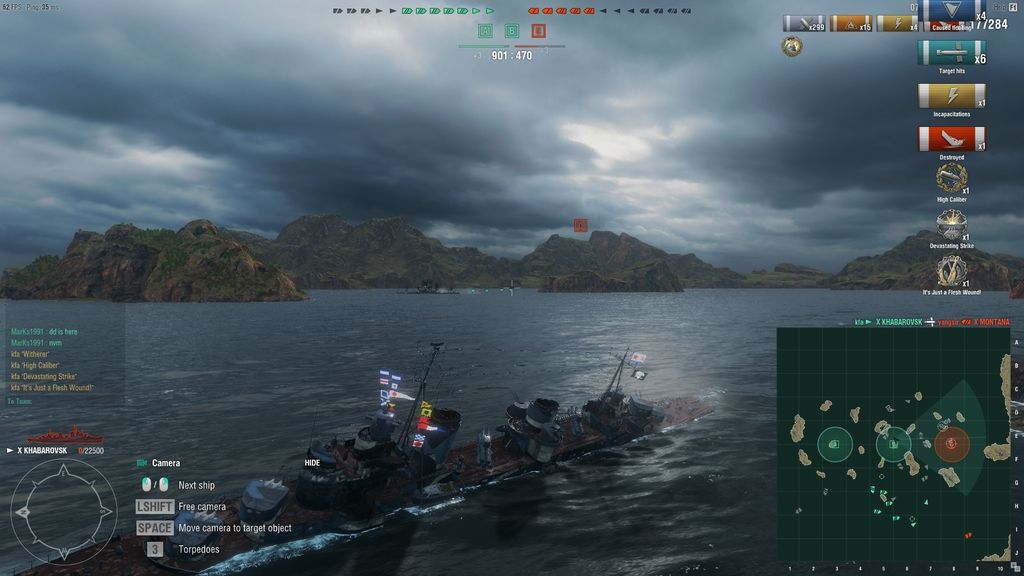This screenshot has width=1024, height=576.
Task: Show the High Caliber achievement badge
Action: click(951, 178)
